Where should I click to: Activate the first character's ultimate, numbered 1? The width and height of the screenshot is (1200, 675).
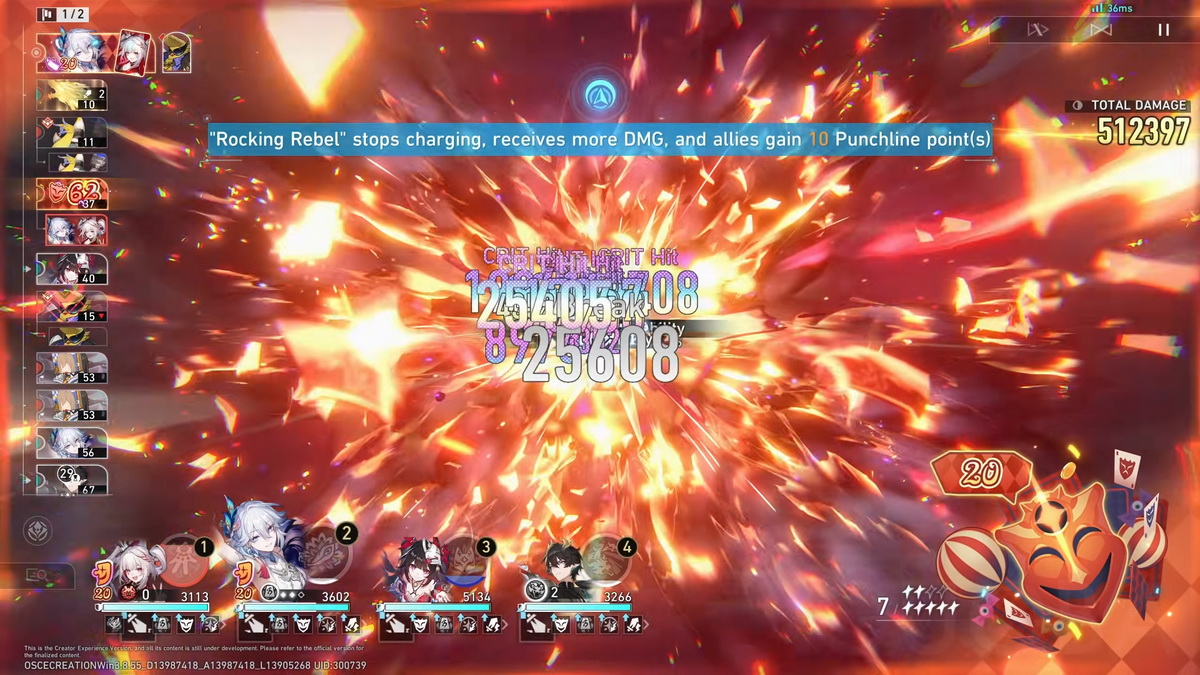185,560
